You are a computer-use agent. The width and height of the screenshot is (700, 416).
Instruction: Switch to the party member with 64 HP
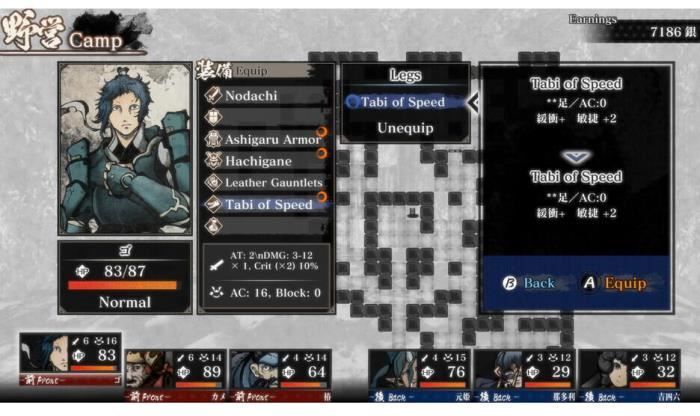(x=278, y=369)
